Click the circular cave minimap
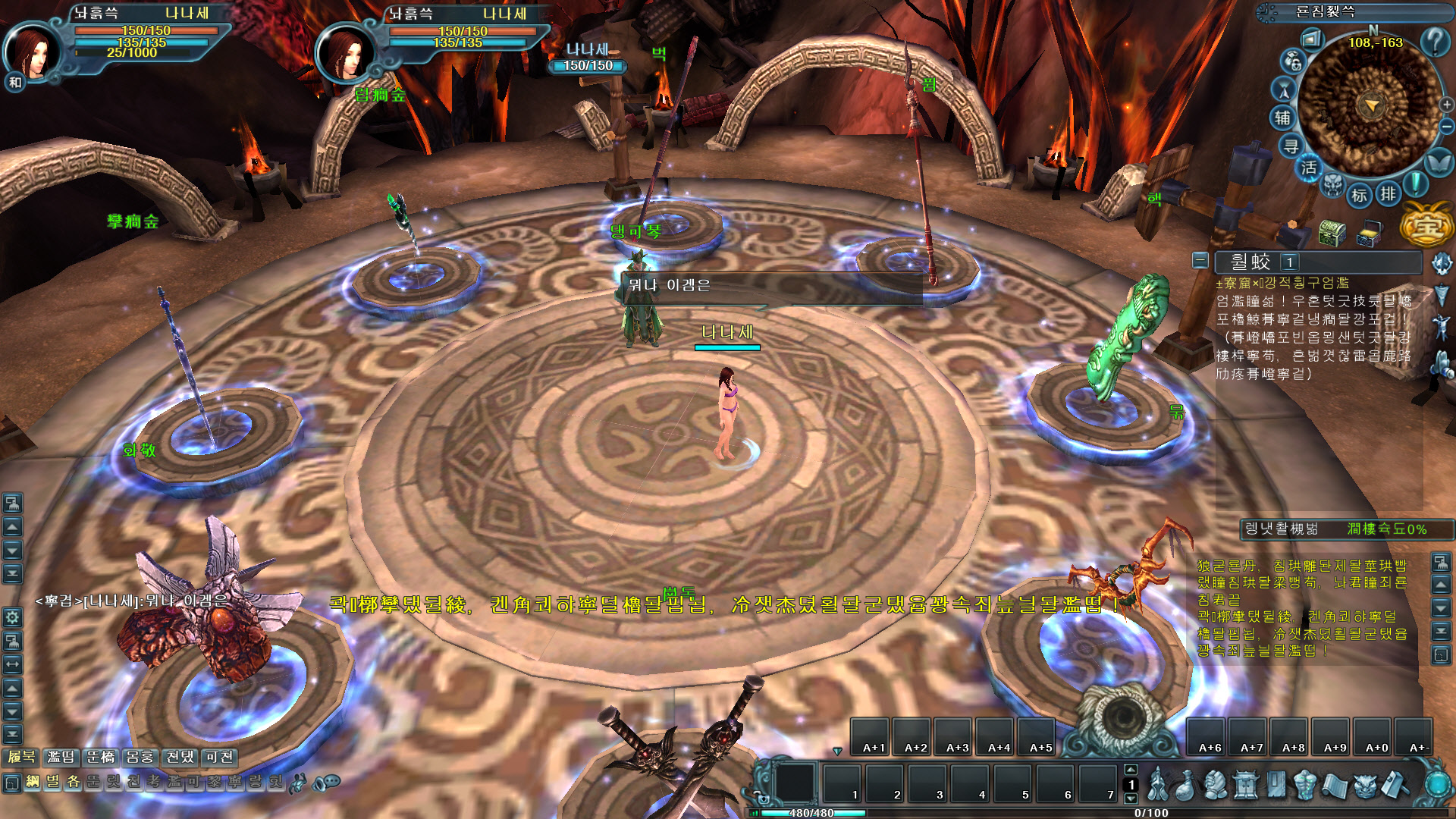The height and width of the screenshot is (819, 1456). (1370, 106)
